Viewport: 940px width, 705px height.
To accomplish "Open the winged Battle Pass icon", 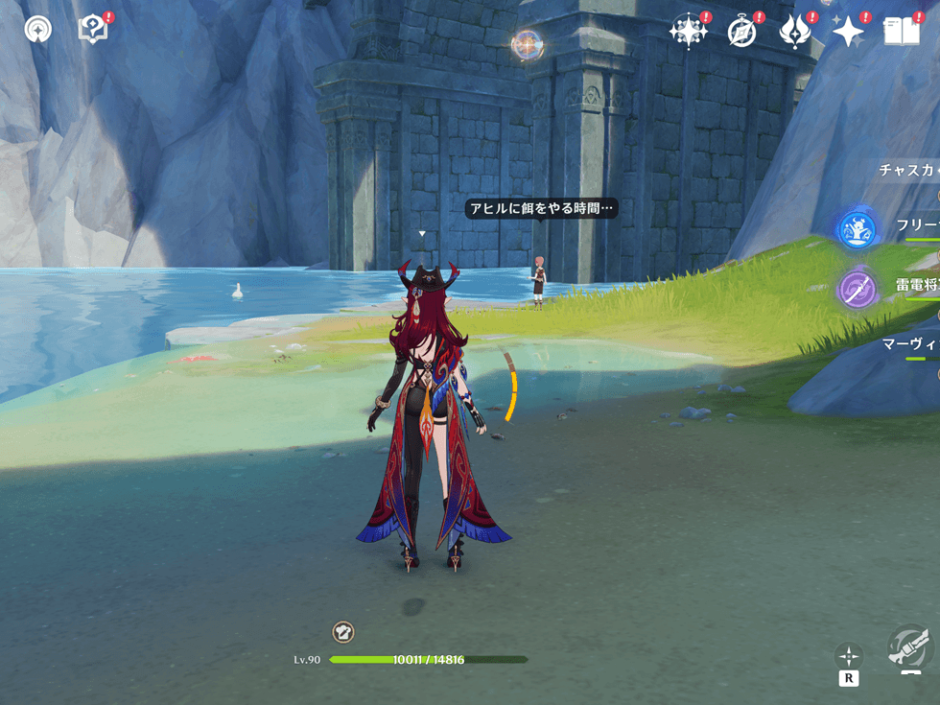I will 795,31.
